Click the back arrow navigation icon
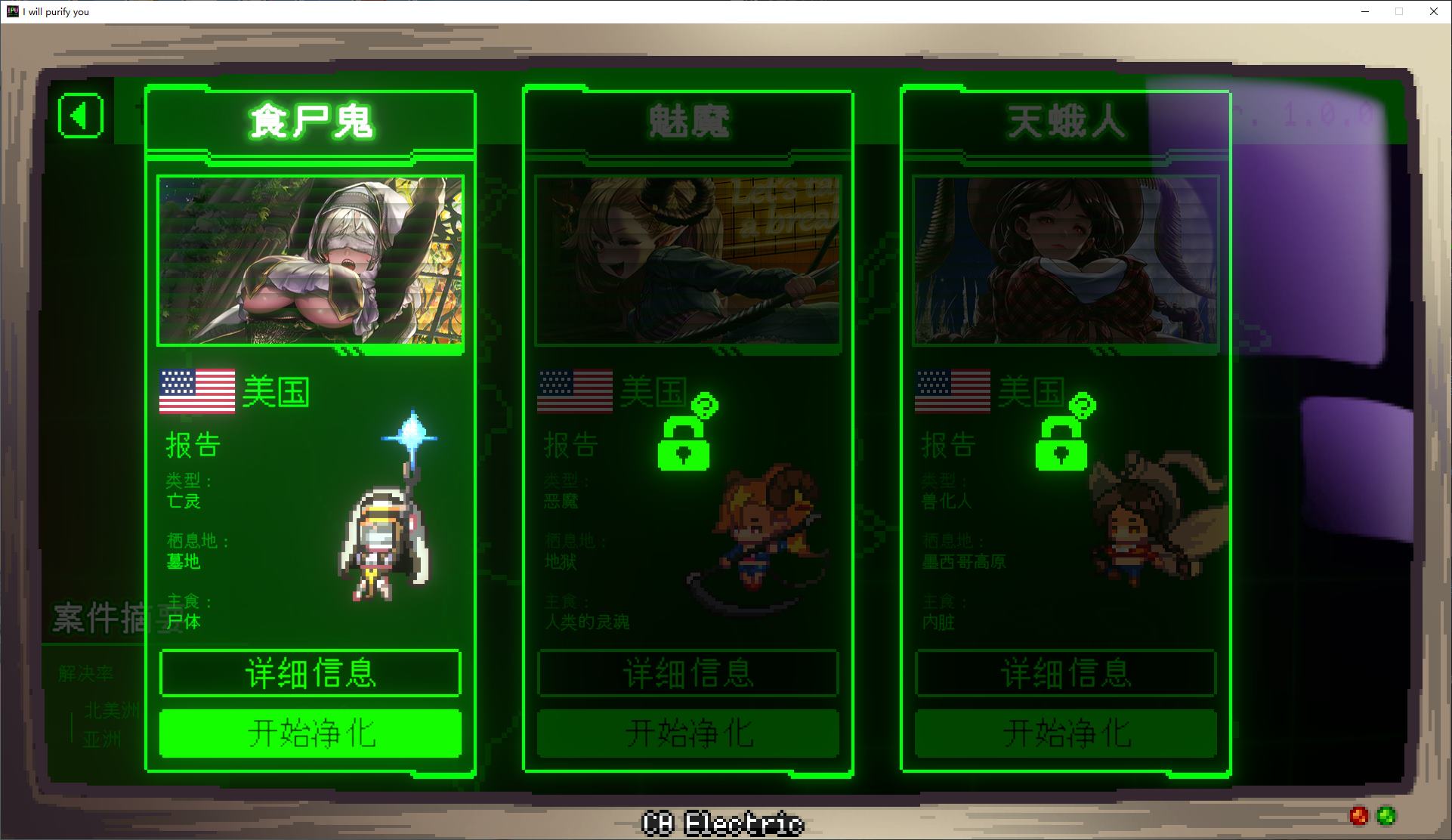The height and width of the screenshot is (840, 1452). [79, 115]
